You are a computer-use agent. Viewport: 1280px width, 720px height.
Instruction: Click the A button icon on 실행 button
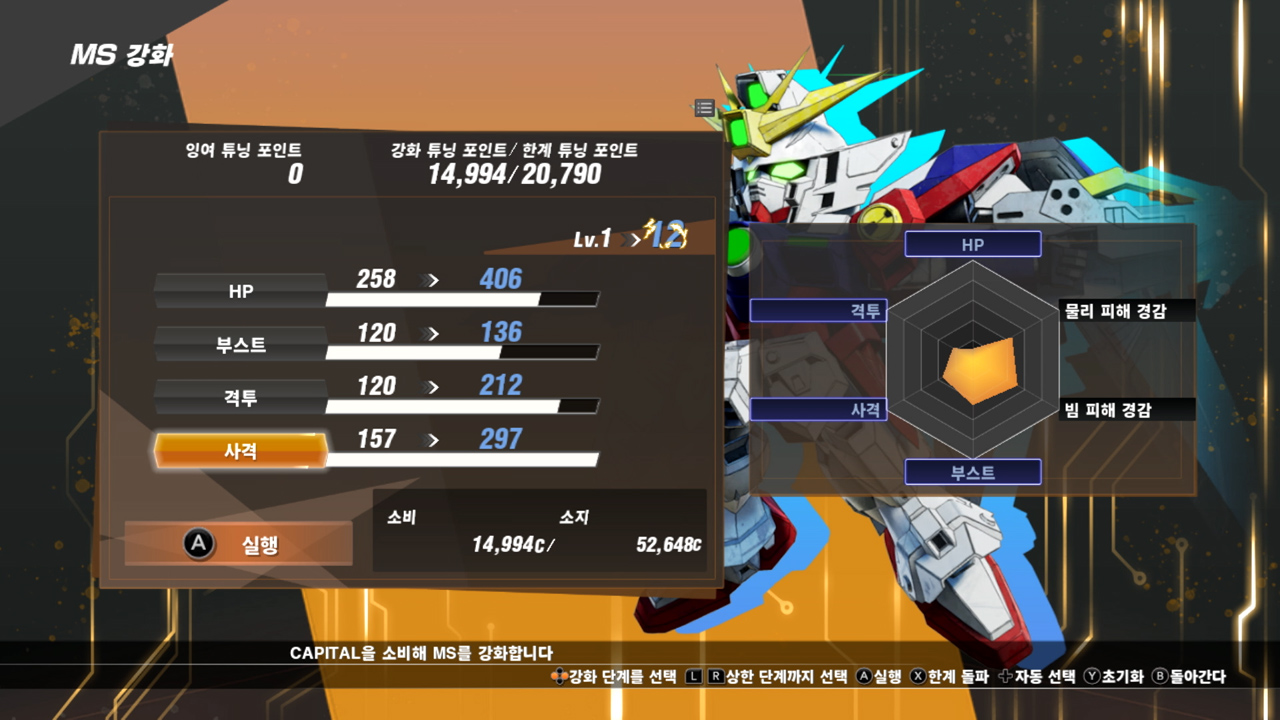coord(199,545)
